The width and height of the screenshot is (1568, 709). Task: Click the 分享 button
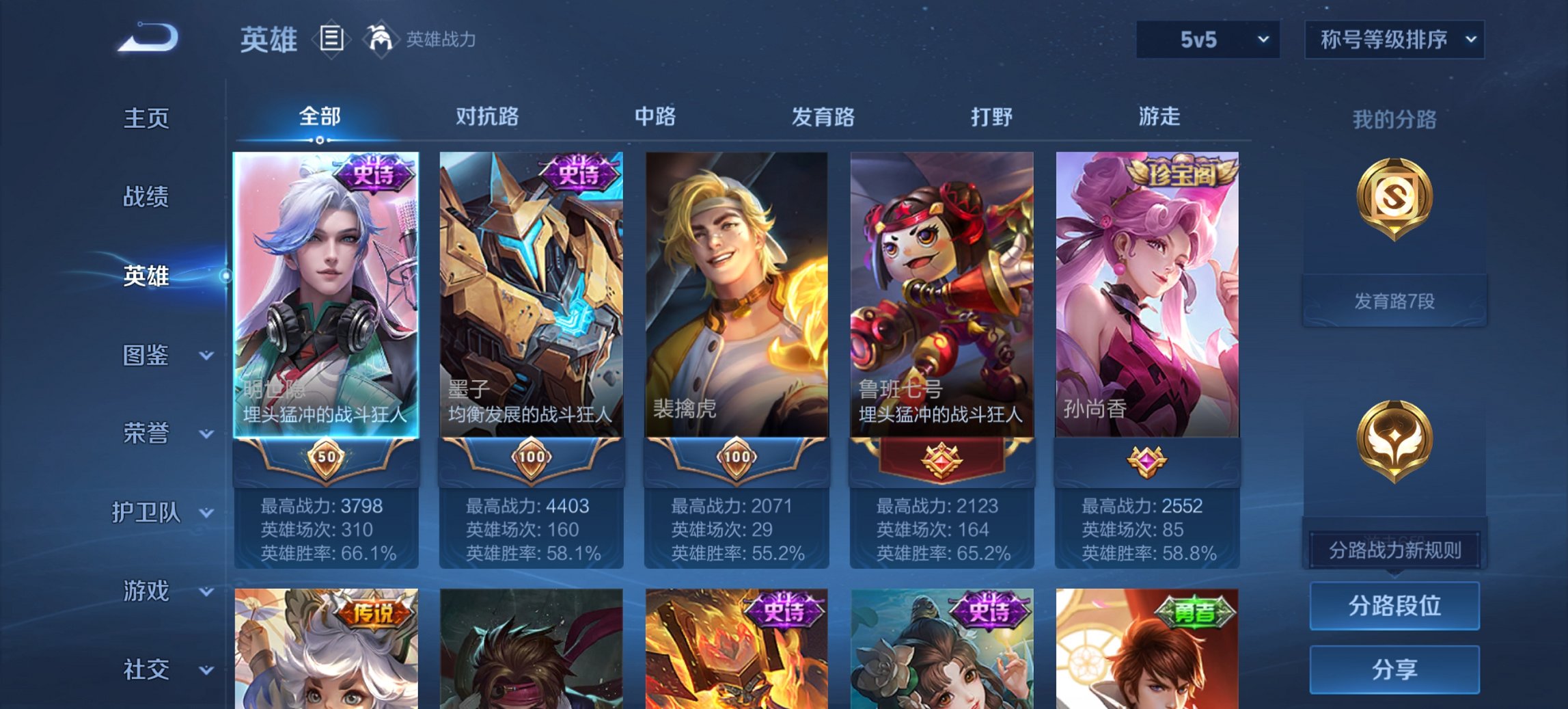1394,671
